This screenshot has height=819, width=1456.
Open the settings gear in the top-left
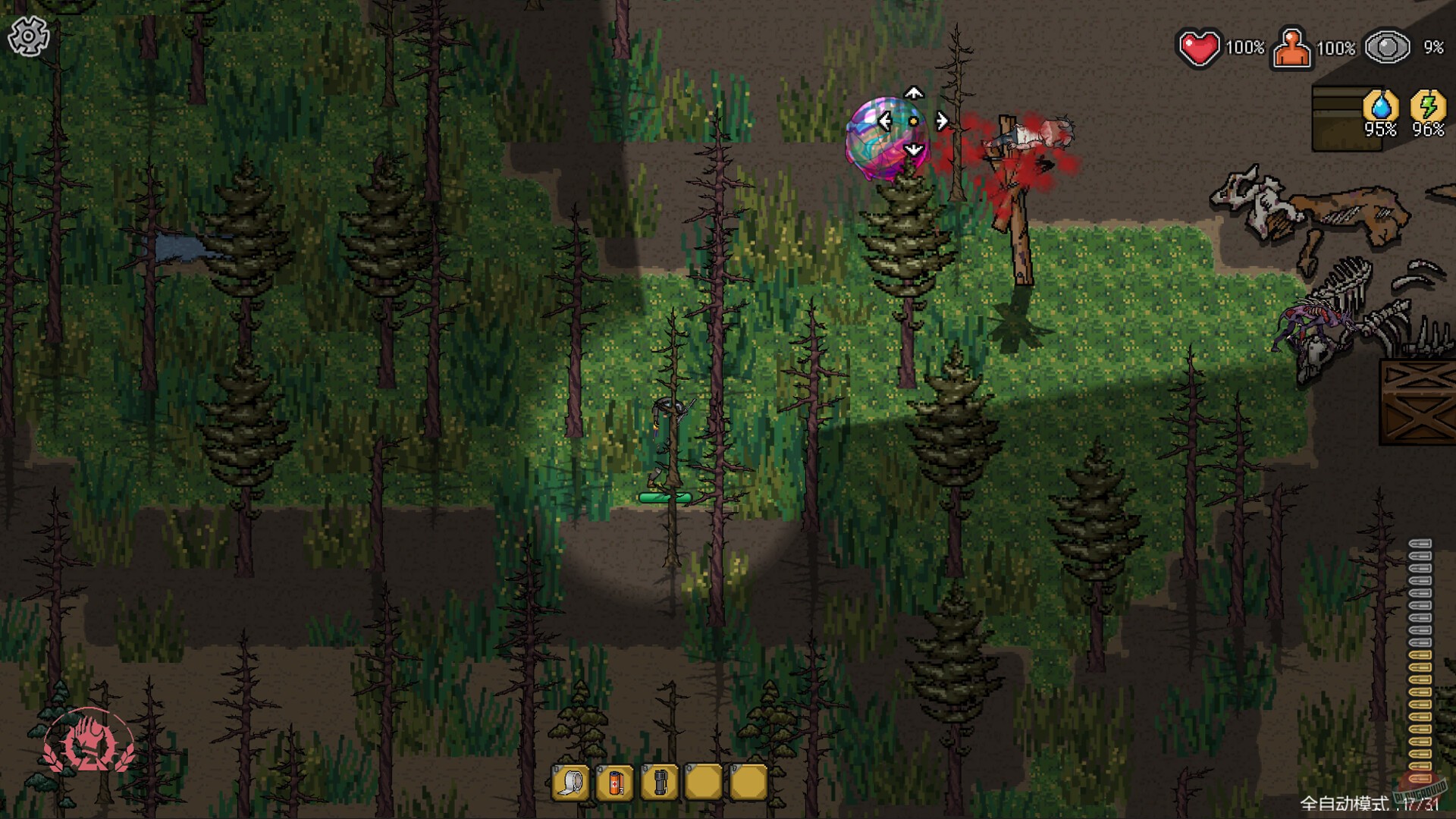coord(28,36)
